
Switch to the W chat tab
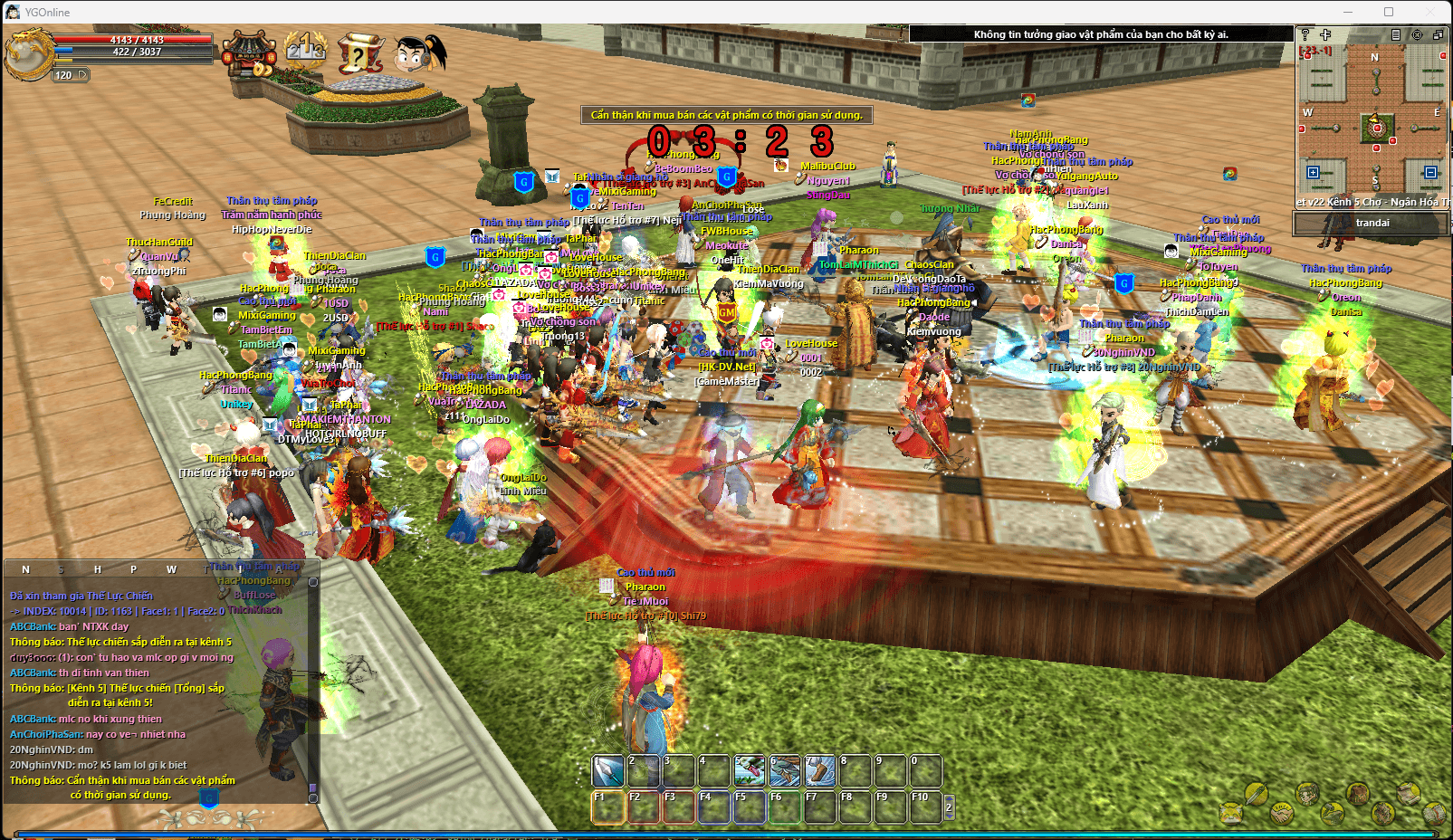(172, 569)
